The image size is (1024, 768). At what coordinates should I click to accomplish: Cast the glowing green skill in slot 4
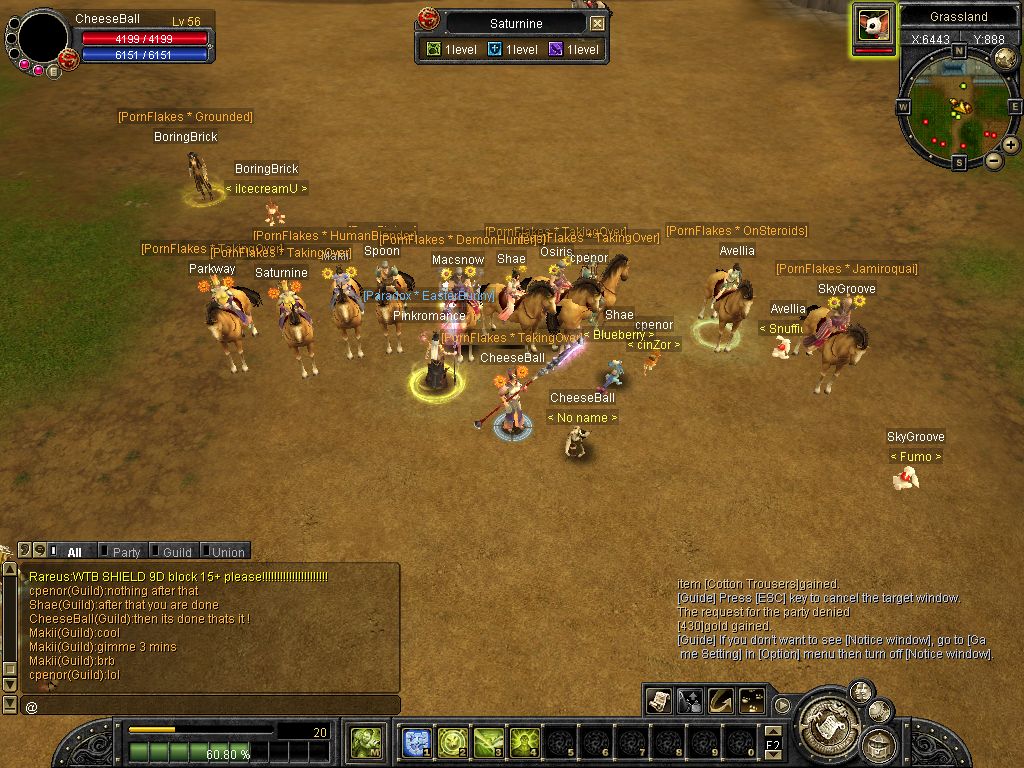525,742
